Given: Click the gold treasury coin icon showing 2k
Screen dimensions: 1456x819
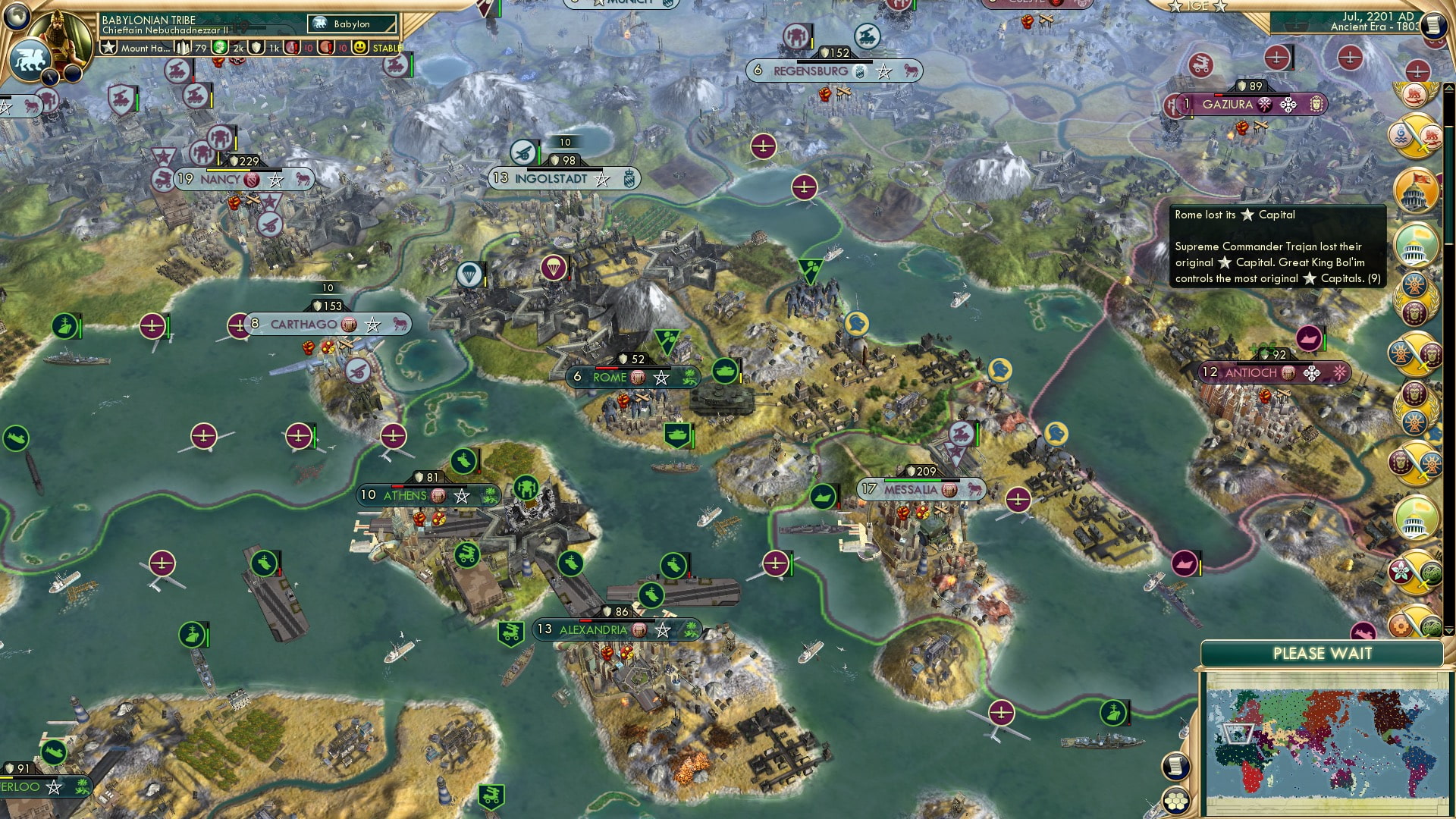Looking at the screenshot, I should 221,49.
